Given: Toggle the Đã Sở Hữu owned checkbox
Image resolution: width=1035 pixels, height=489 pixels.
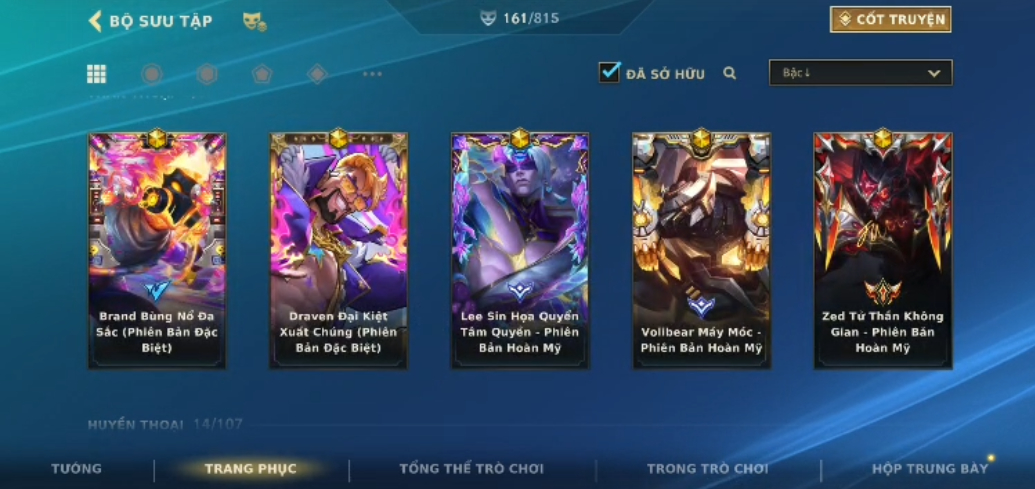Looking at the screenshot, I should pyautogui.click(x=609, y=72).
